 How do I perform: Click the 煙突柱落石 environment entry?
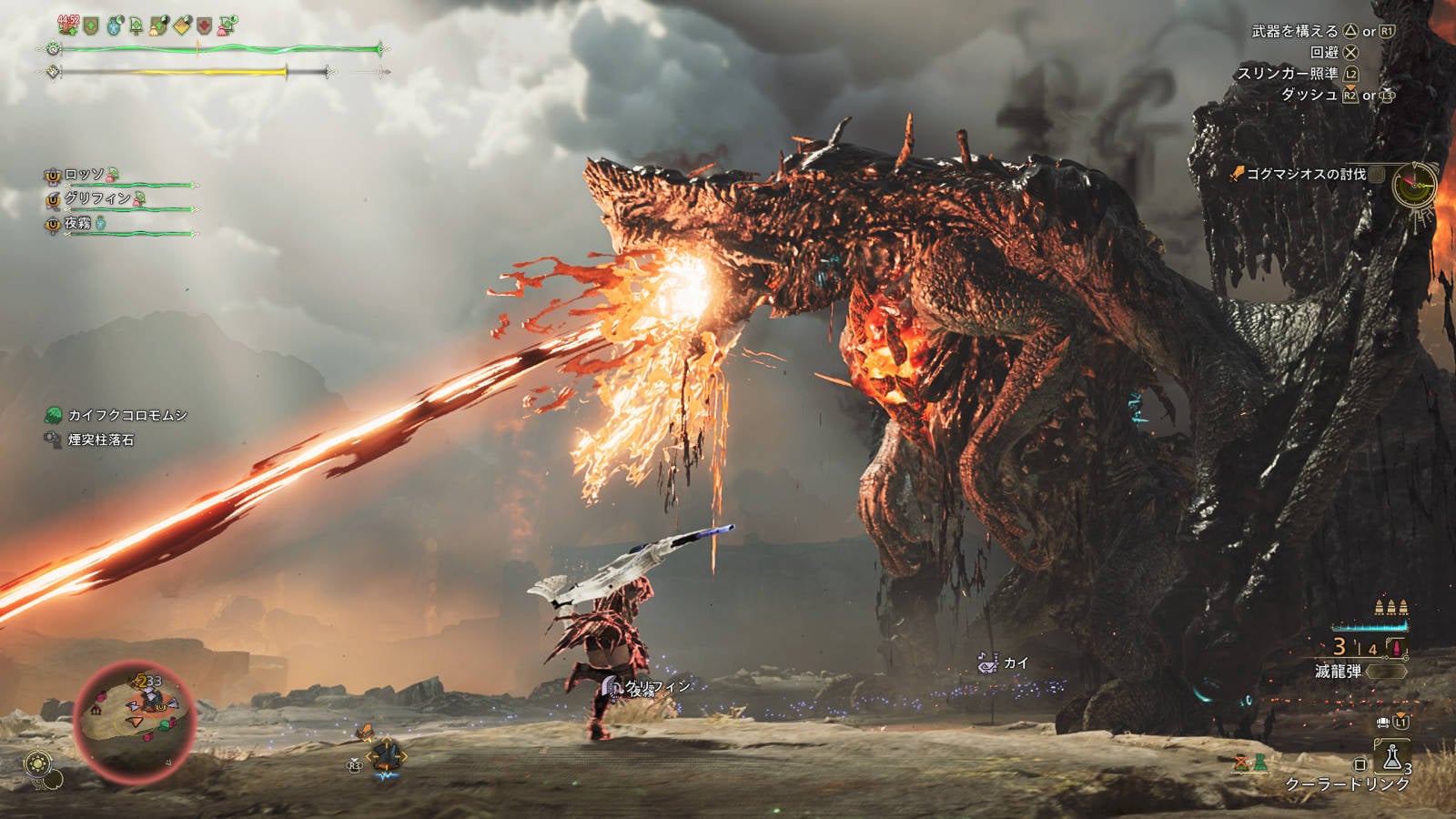coord(100,440)
